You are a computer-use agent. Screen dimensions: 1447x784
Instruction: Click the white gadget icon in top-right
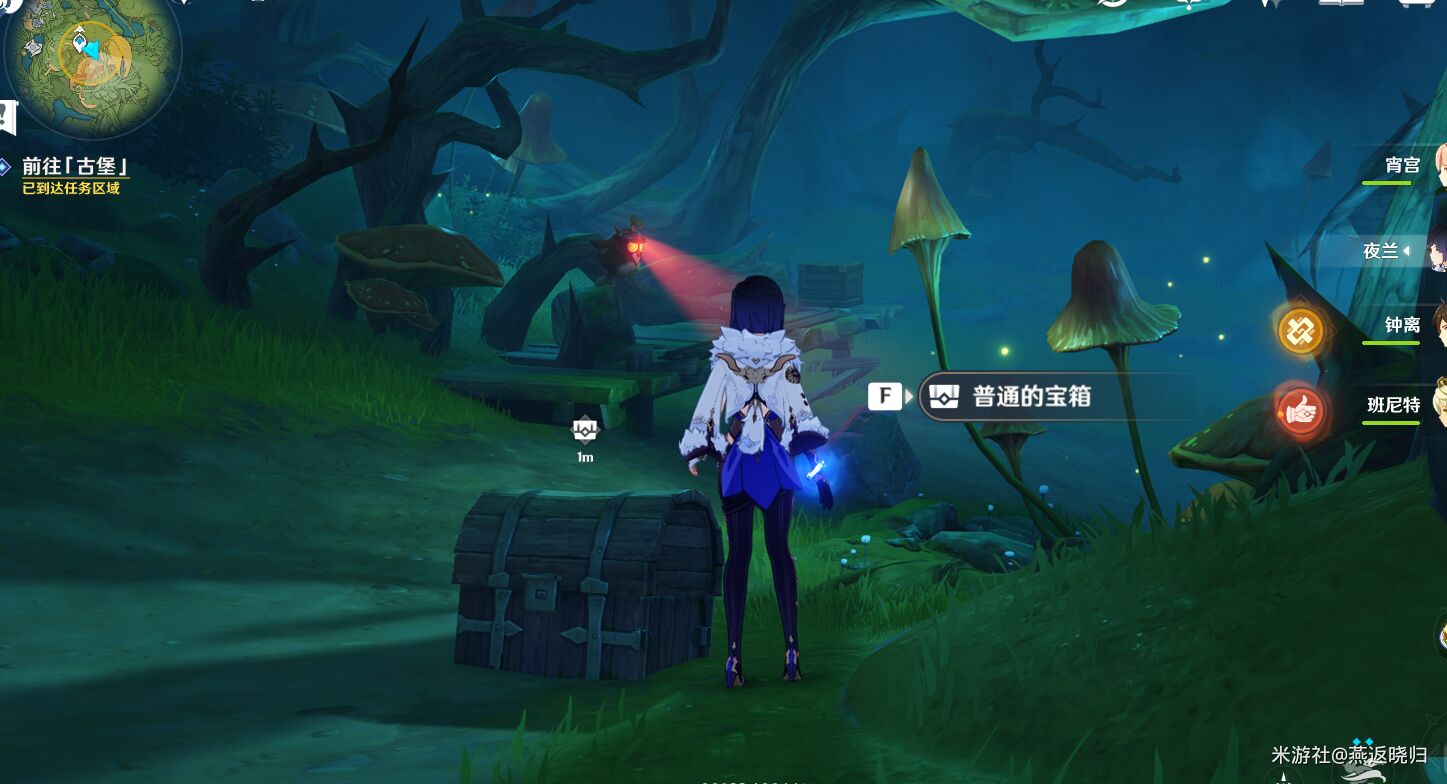click(x=1416, y=5)
